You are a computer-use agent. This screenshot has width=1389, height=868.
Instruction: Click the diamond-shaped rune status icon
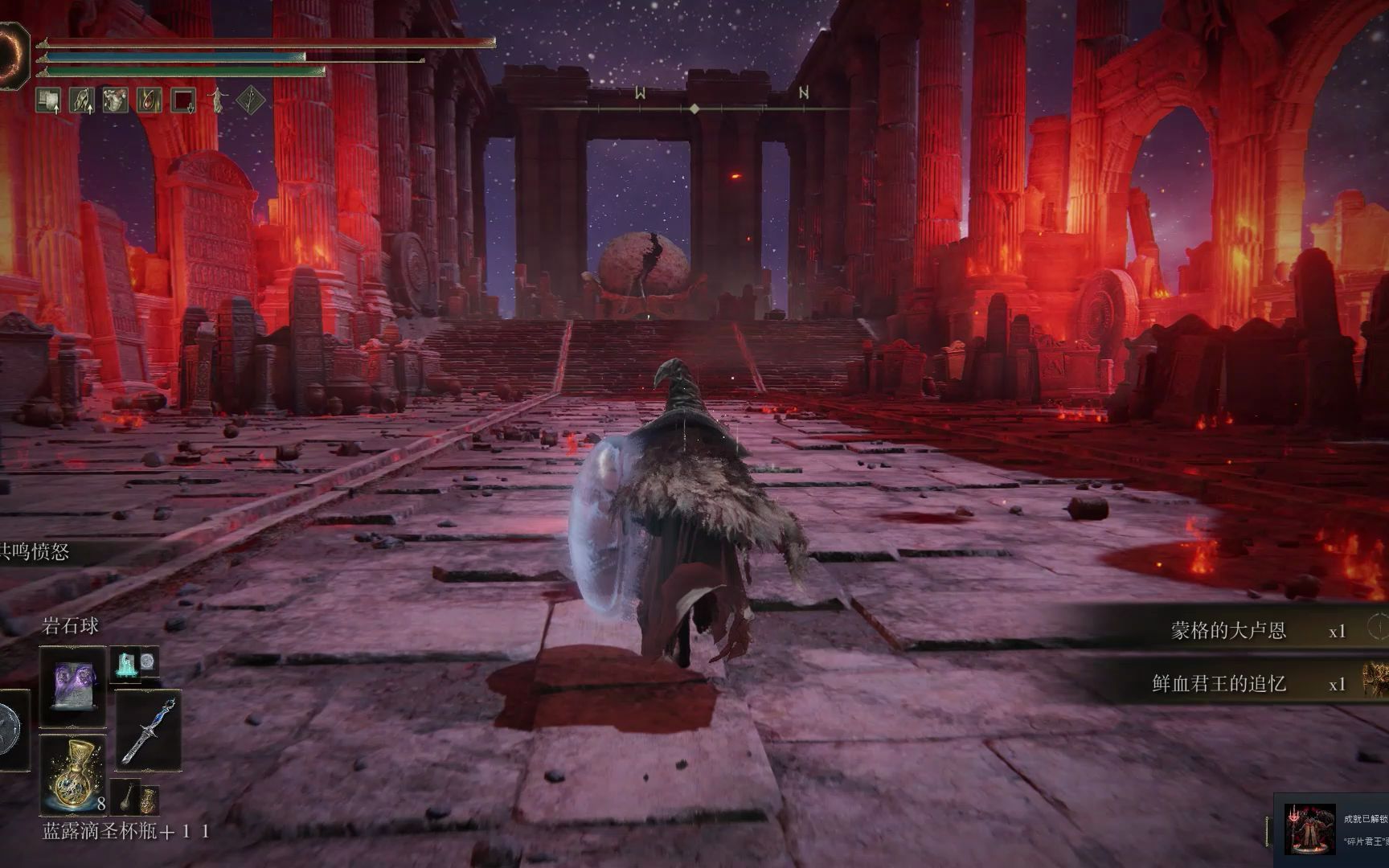coord(252,100)
